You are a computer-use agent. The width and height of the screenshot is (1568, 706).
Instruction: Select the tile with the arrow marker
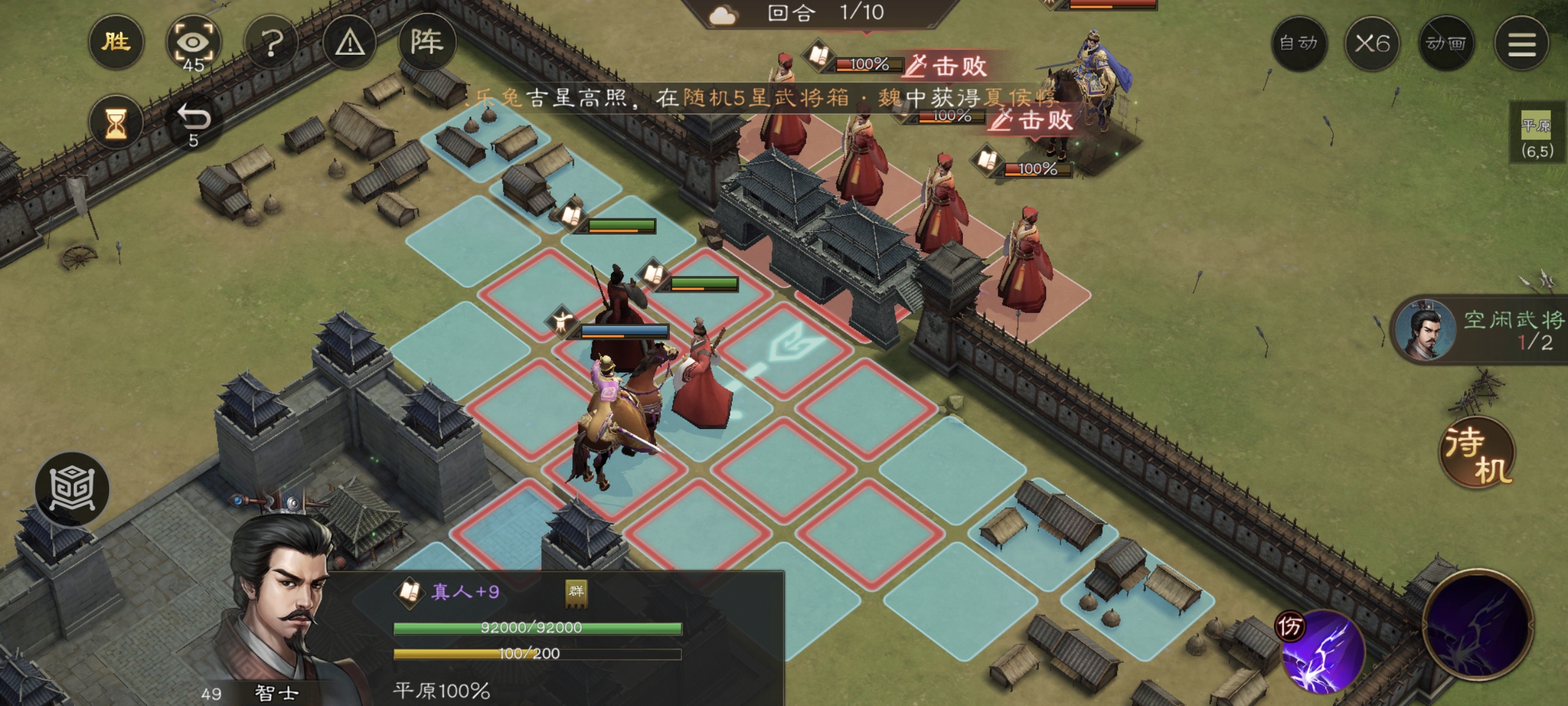click(786, 348)
